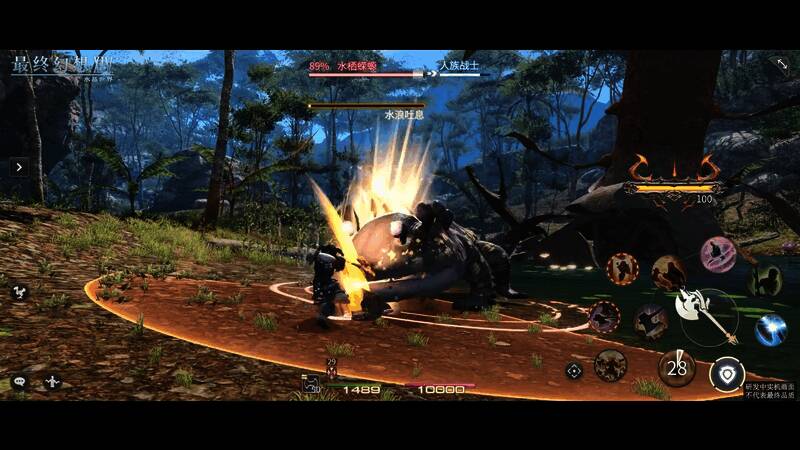
Task: Activate the glowing blue burst skill
Action: tap(770, 329)
